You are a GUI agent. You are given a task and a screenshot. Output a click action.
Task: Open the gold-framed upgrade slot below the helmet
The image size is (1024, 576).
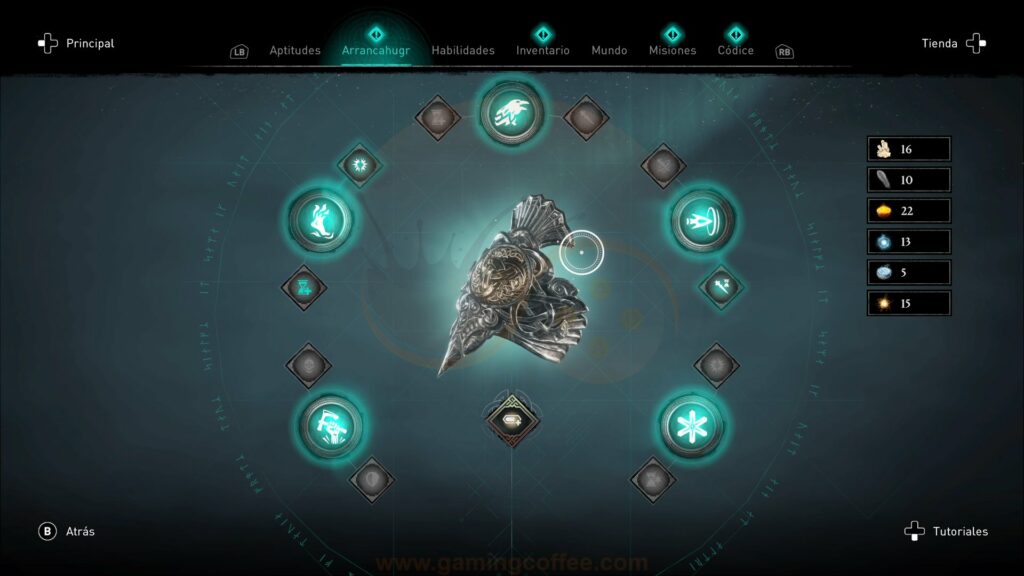(510, 417)
